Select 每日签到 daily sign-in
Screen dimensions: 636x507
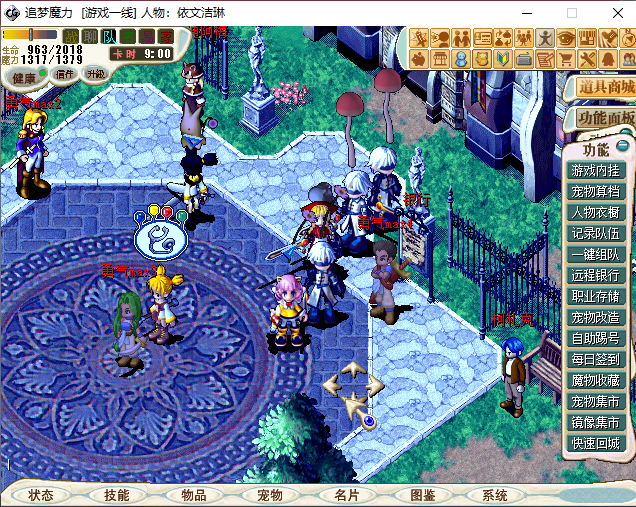click(595, 359)
